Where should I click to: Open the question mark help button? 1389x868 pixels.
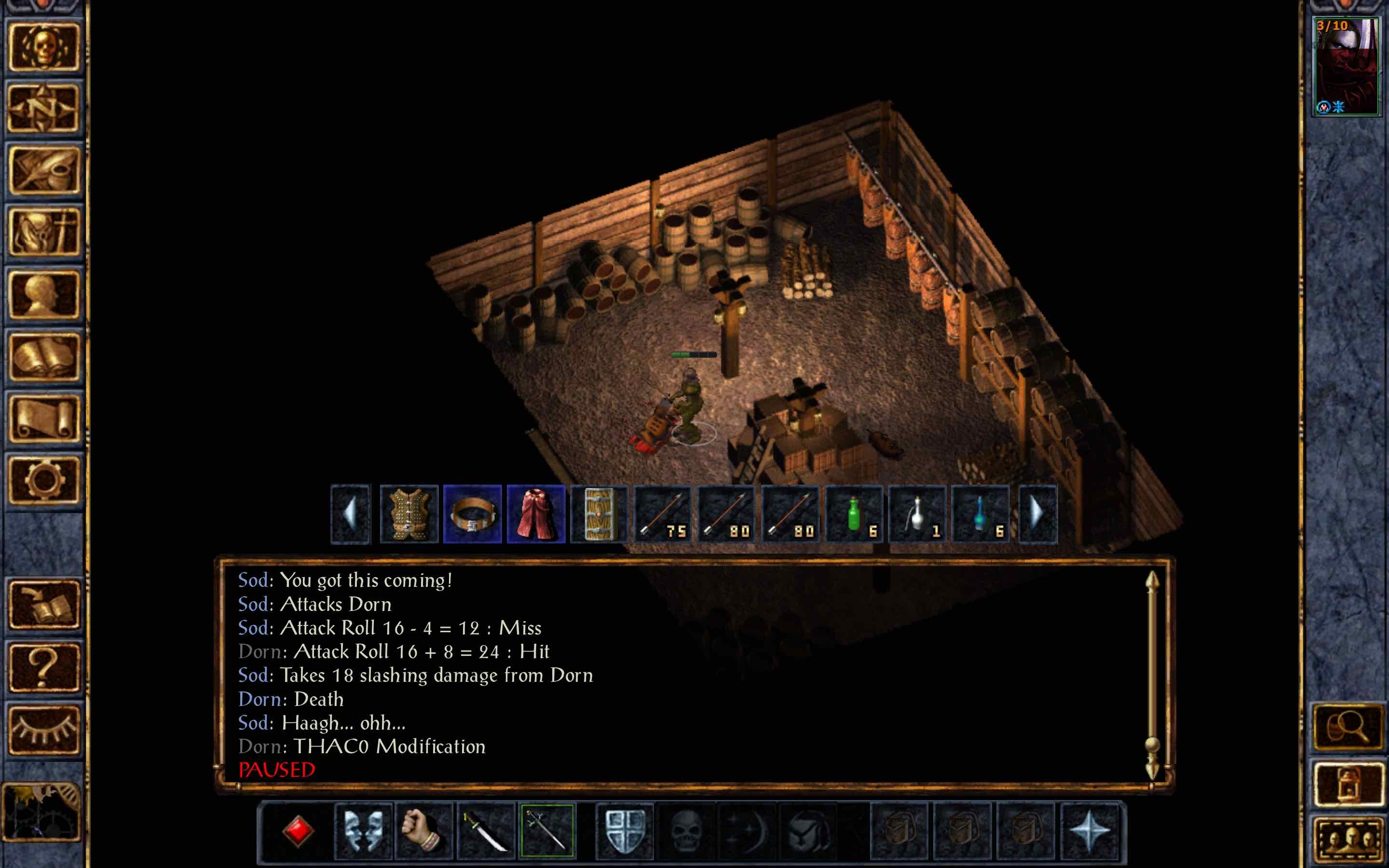(x=43, y=667)
